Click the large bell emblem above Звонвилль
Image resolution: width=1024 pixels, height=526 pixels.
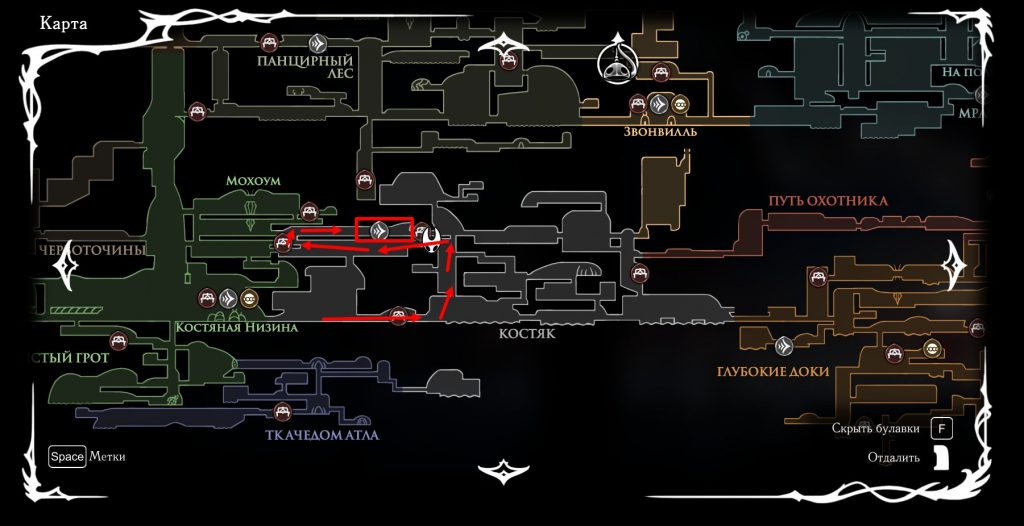[619, 63]
